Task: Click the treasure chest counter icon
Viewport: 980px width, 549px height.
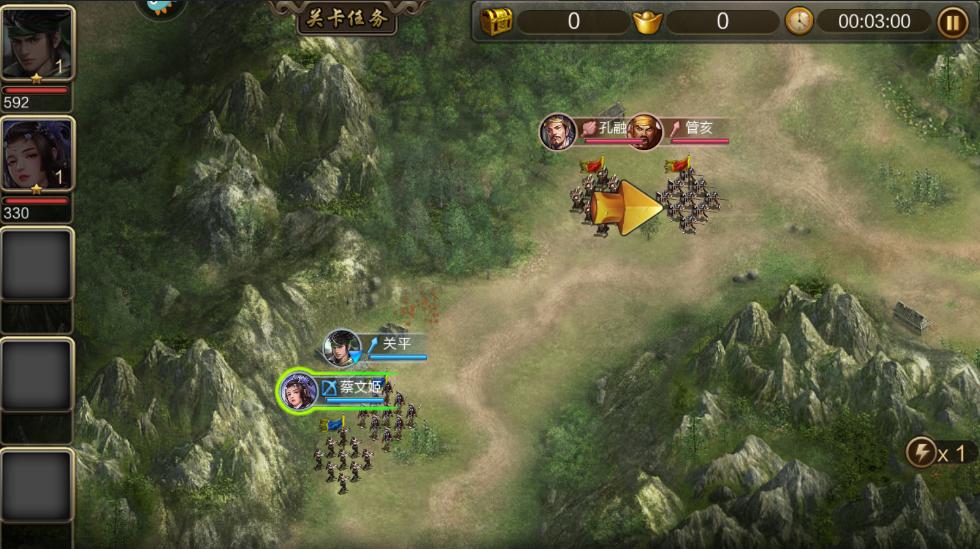Action: point(496,21)
